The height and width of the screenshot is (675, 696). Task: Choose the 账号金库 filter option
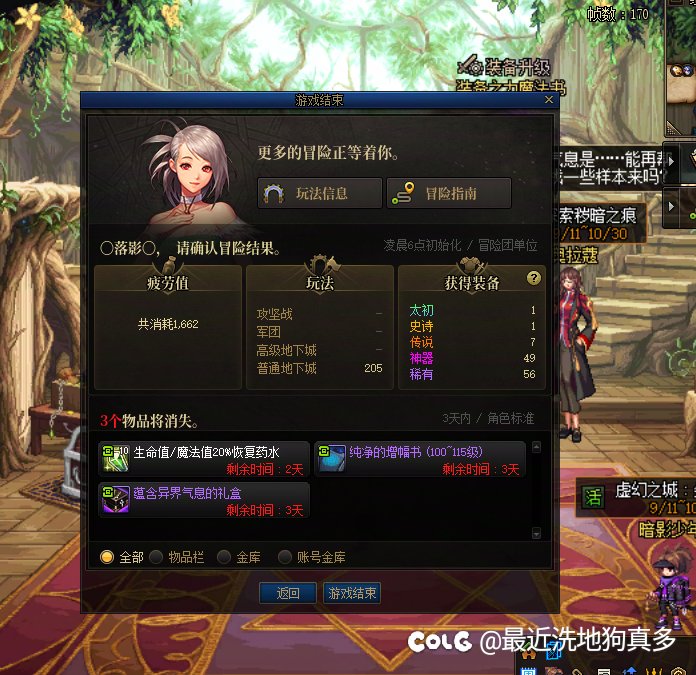[x=286, y=557]
